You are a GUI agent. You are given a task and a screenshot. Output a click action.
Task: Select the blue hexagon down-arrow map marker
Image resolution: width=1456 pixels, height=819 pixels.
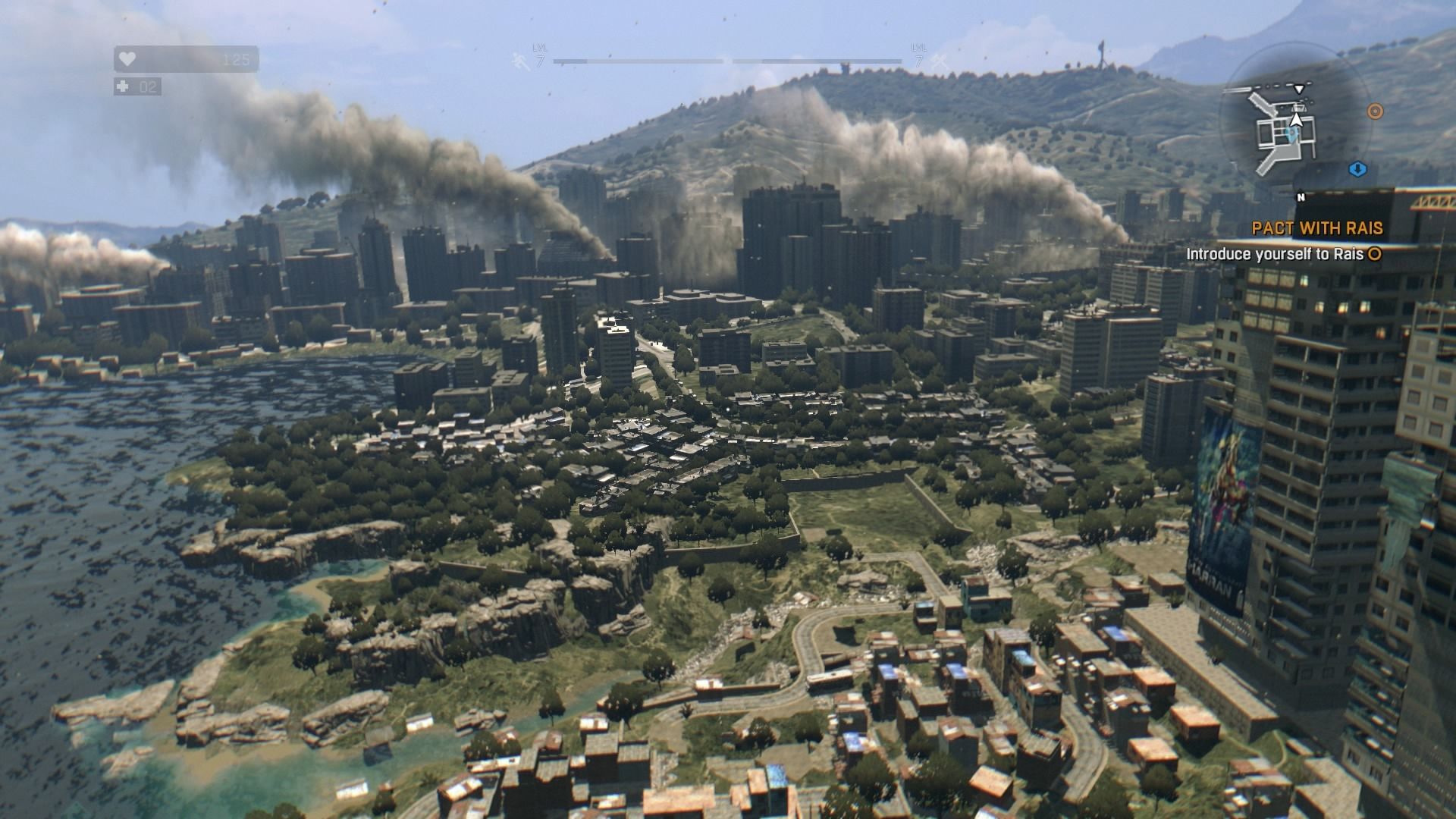point(1357,168)
